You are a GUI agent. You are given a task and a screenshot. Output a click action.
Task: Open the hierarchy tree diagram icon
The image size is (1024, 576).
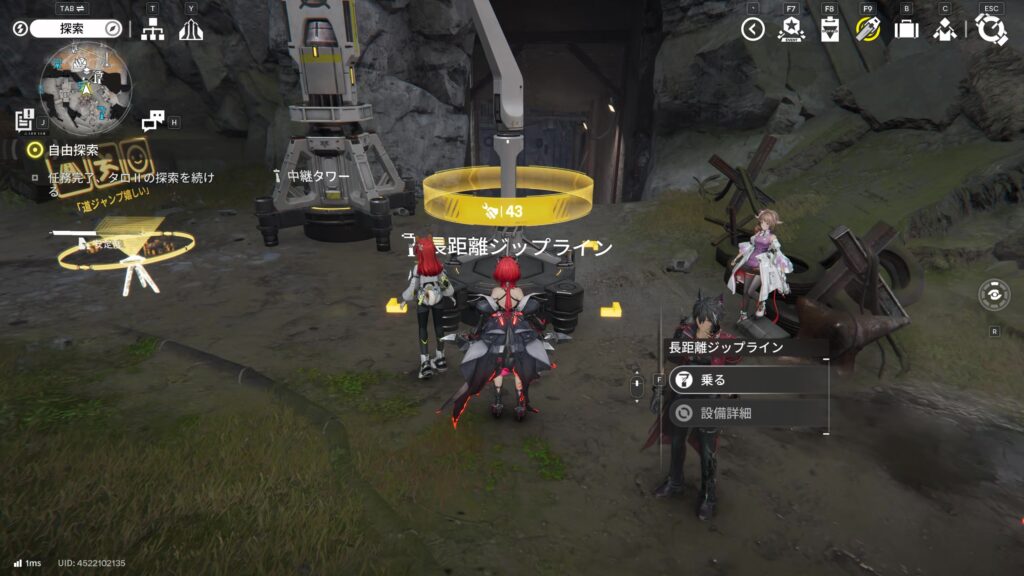click(x=152, y=30)
